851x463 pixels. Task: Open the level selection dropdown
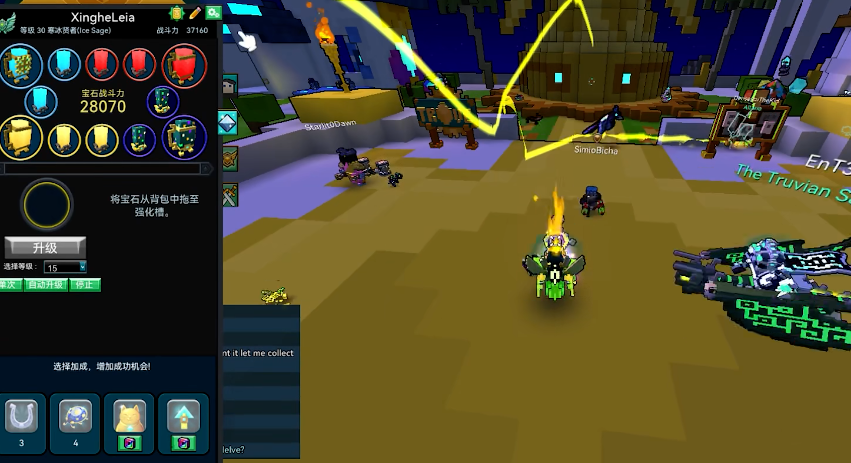coord(66,267)
